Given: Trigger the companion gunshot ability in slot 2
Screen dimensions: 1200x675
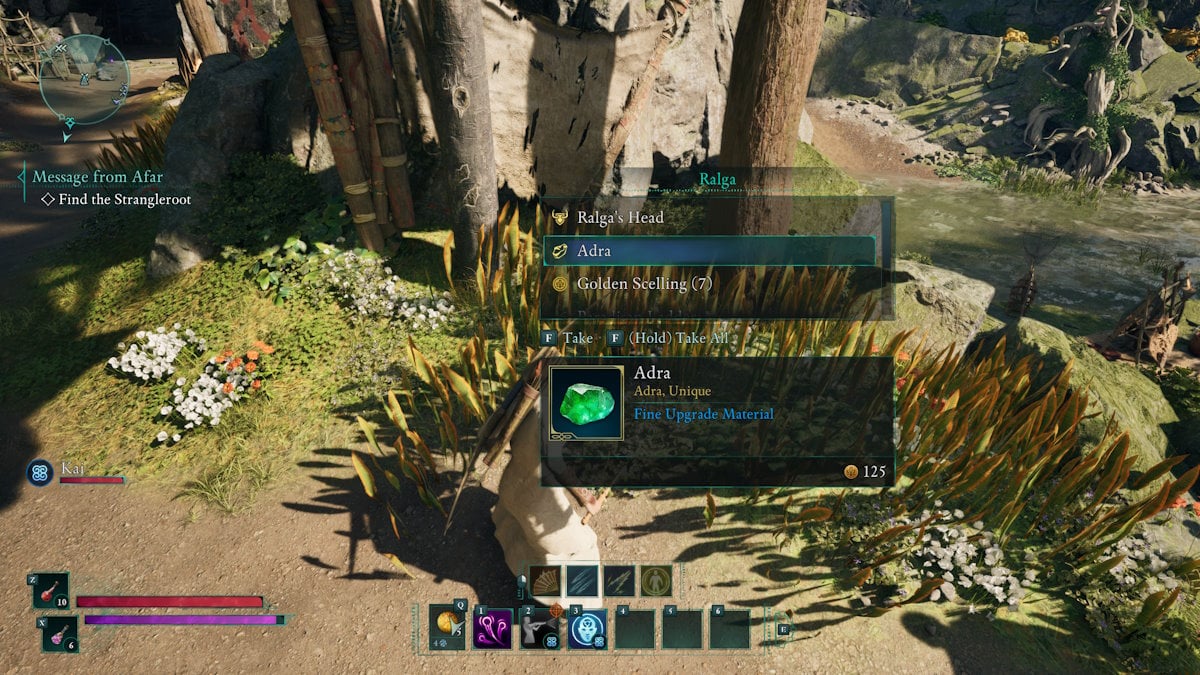Looking at the screenshot, I should tap(540, 629).
